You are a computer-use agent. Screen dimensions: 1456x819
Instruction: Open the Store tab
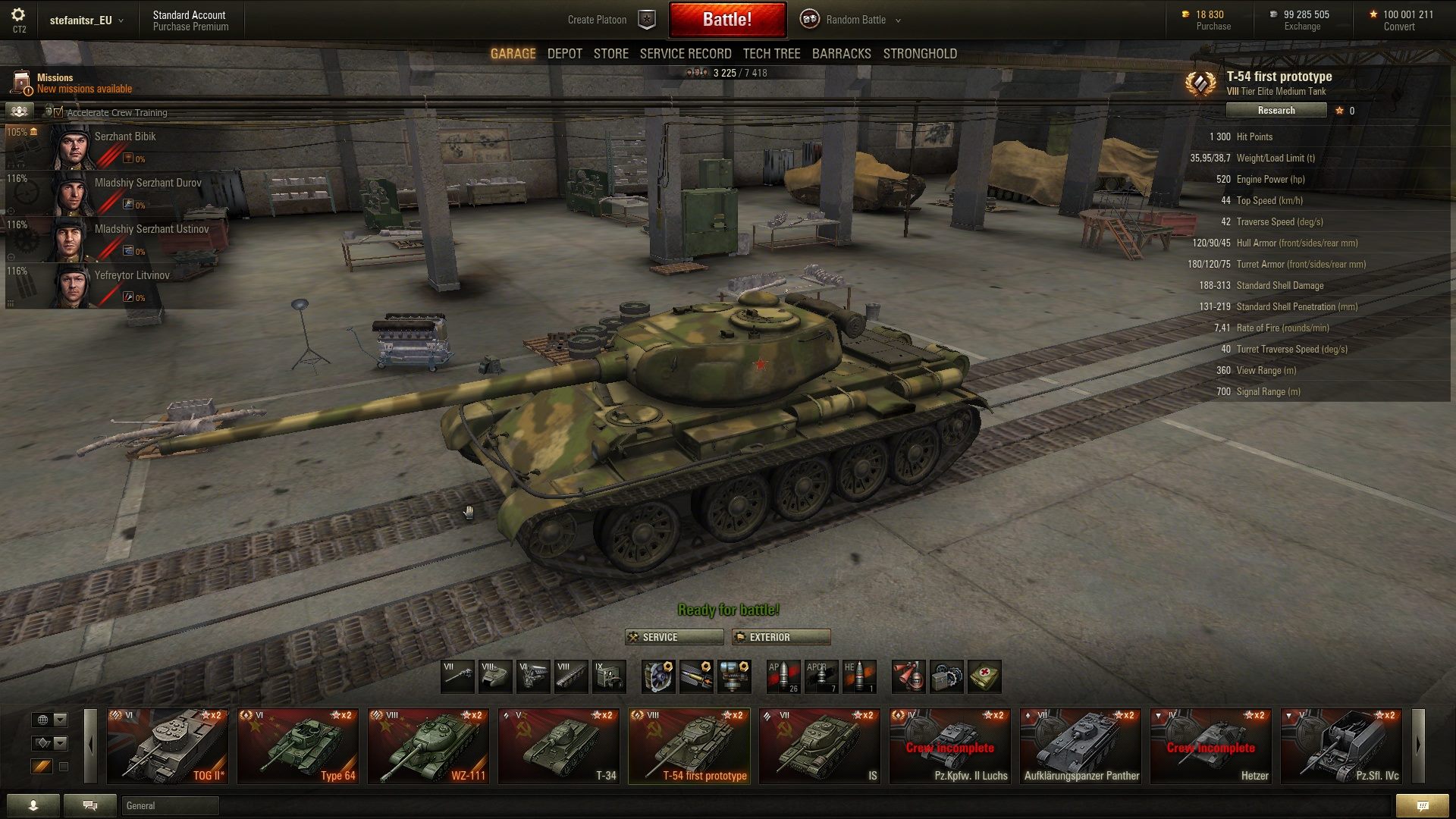610,54
